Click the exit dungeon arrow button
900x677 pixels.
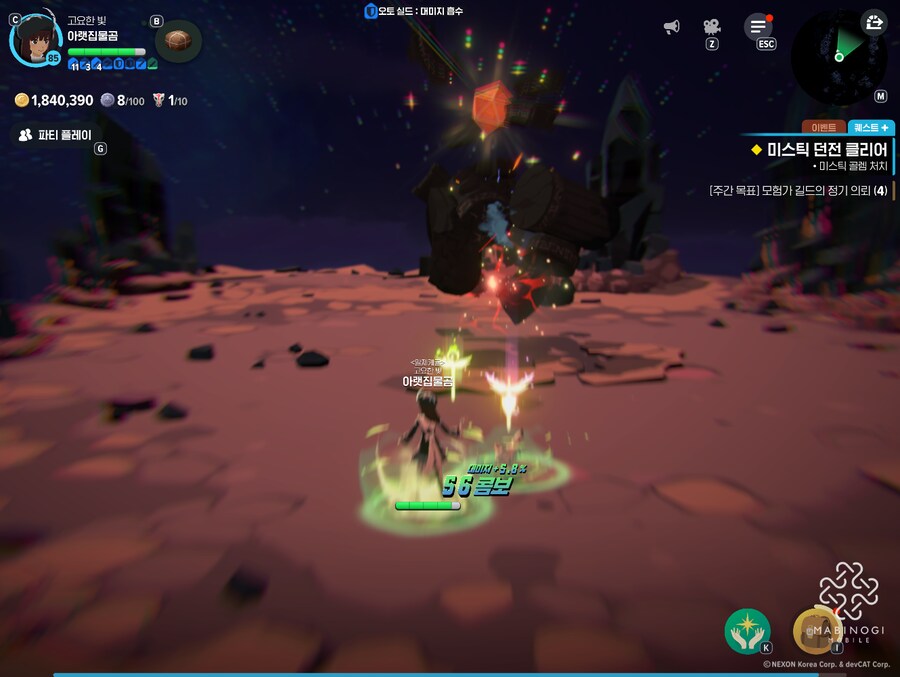873,22
